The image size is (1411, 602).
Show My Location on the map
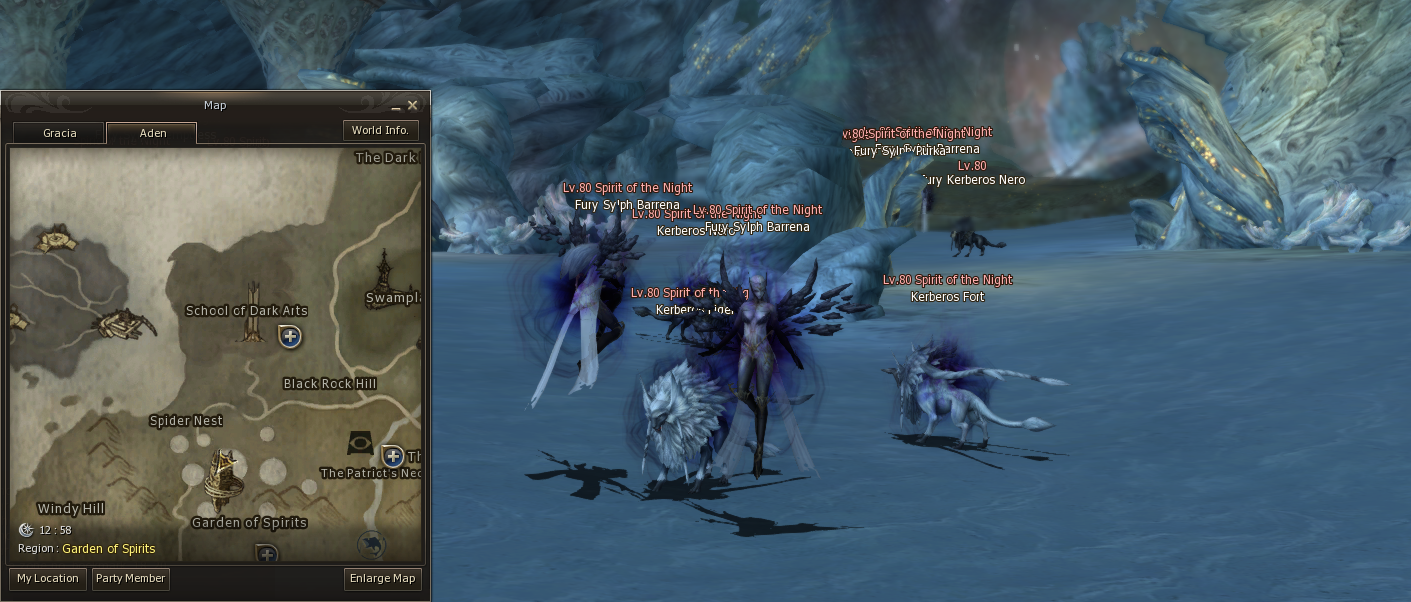pyautogui.click(x=48, y=578)
